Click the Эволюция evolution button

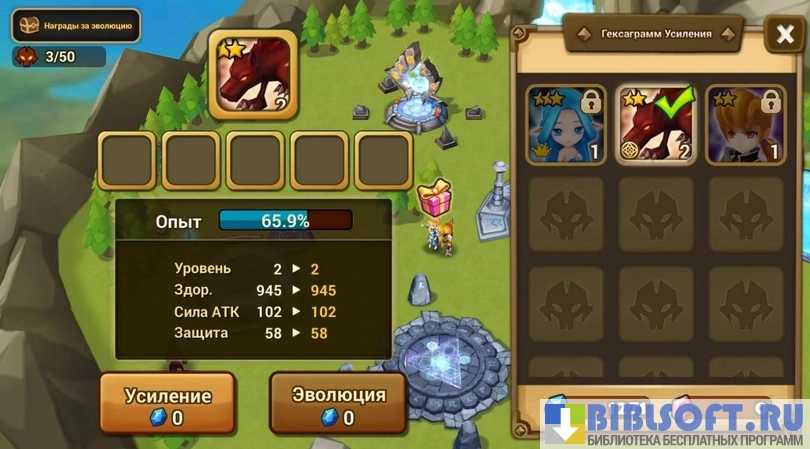[338, 403]
